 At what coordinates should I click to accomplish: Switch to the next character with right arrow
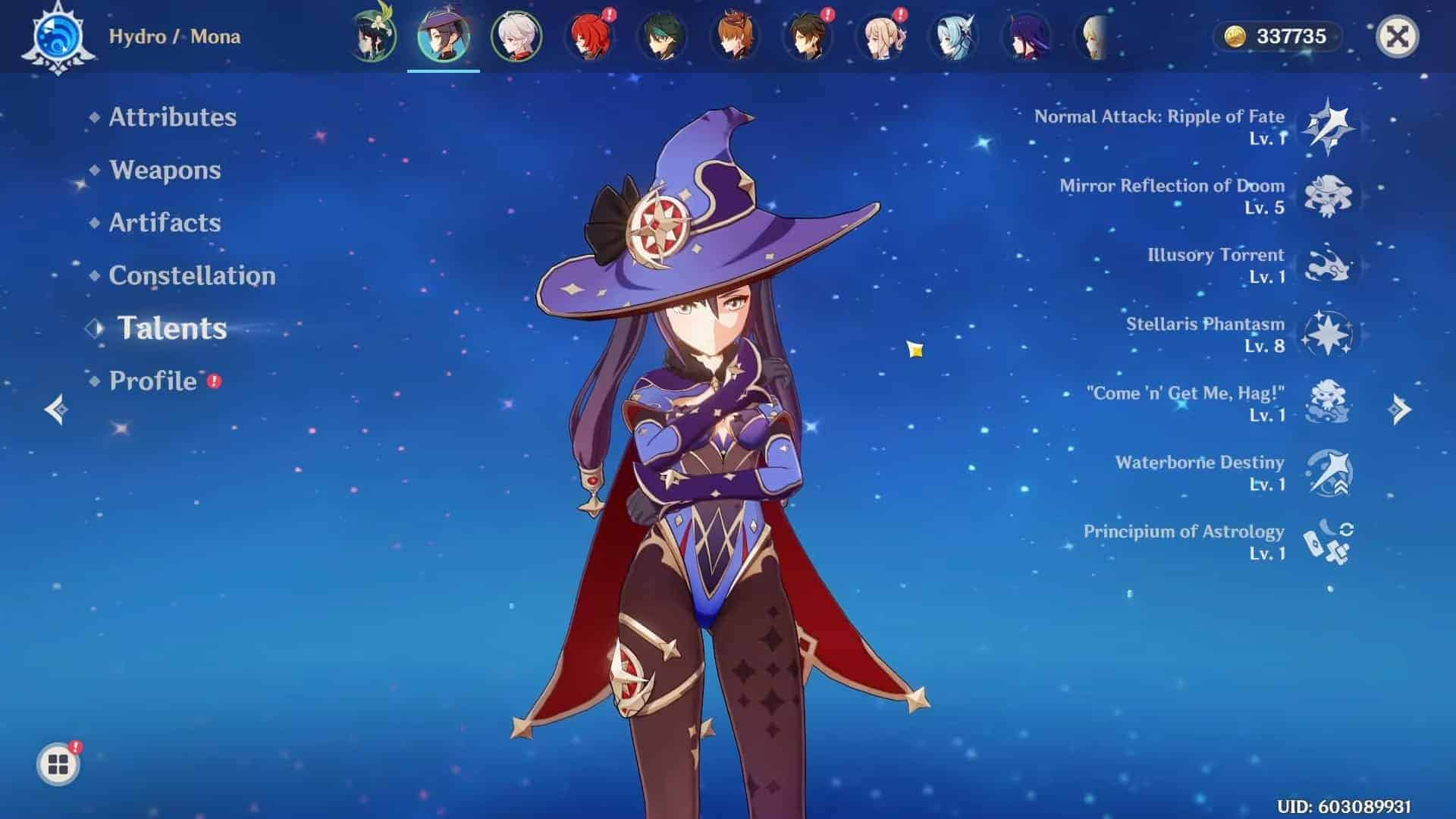1400,409
